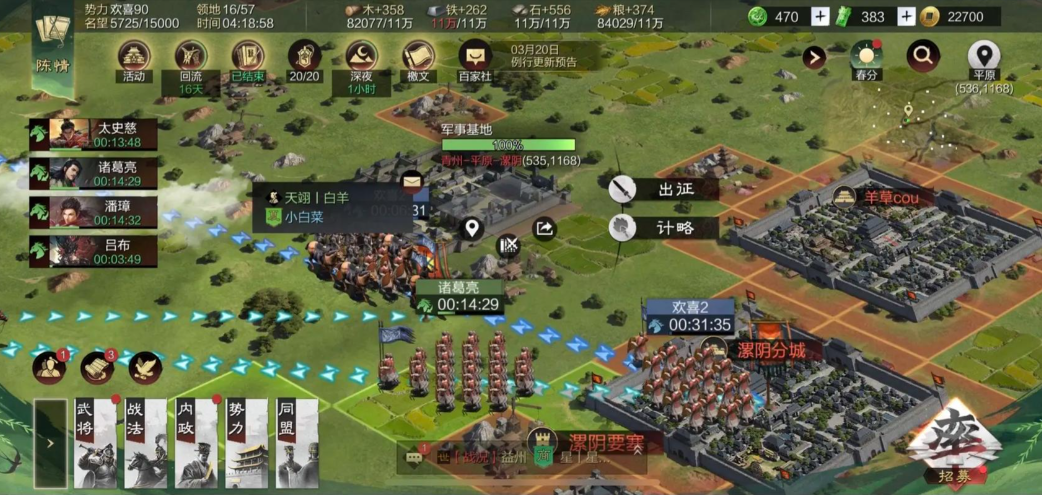The height and width of the screenshot is (495, 1042).
Task: Click the plus next to jade currency 470
Action: pyautogui.click(x=820, y=16)
